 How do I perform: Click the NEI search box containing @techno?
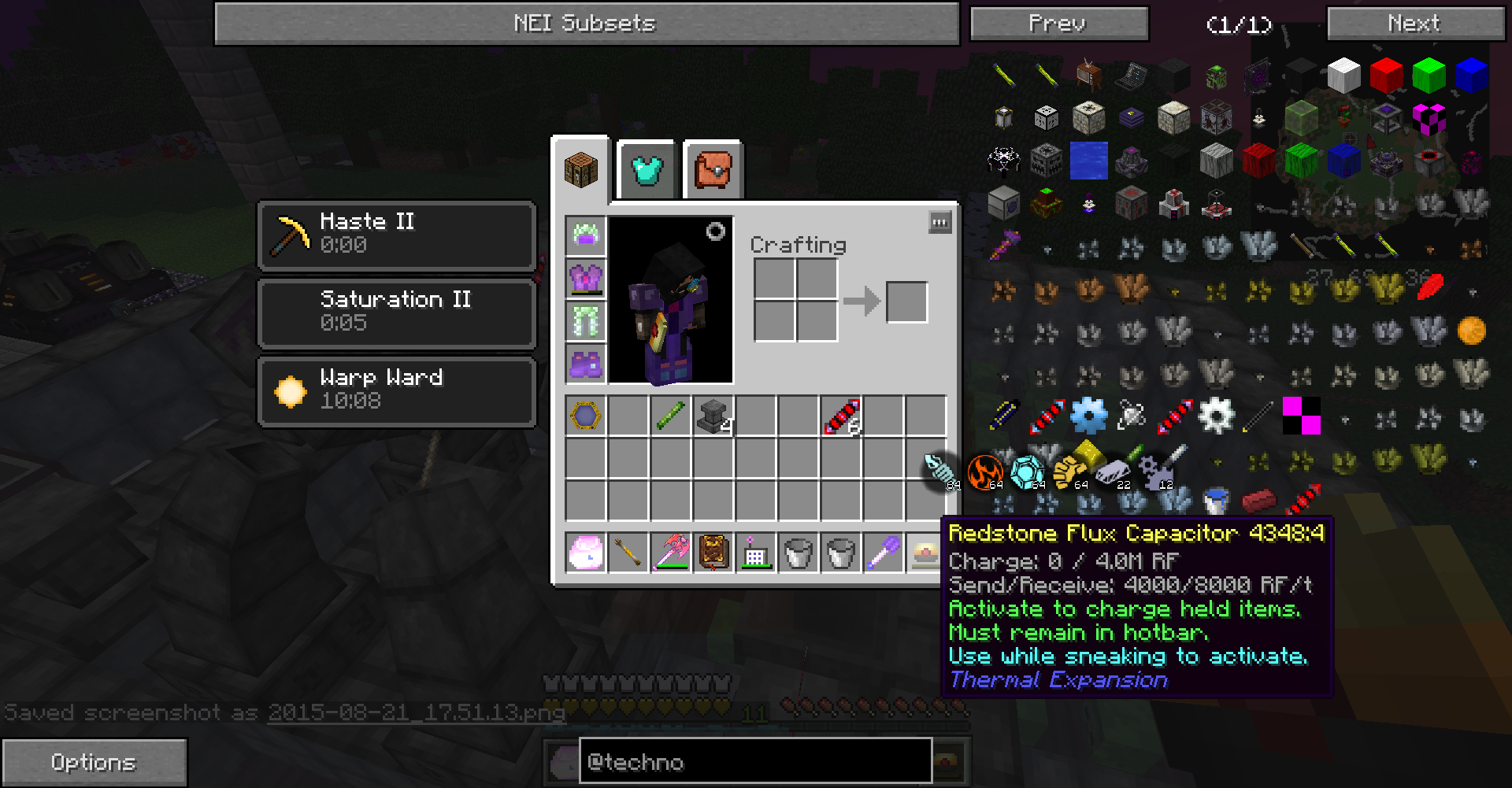755,761
